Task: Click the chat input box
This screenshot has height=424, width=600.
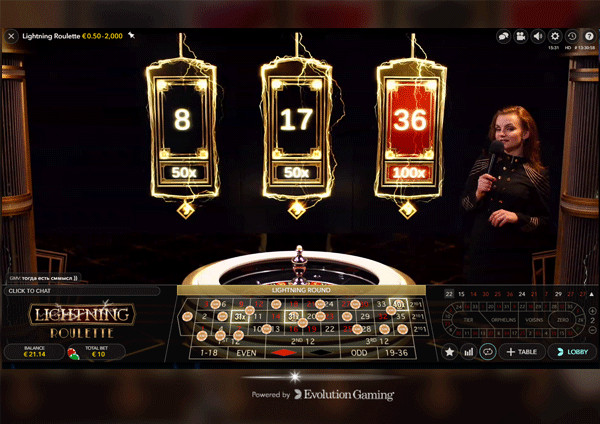Action: (80, 291)
